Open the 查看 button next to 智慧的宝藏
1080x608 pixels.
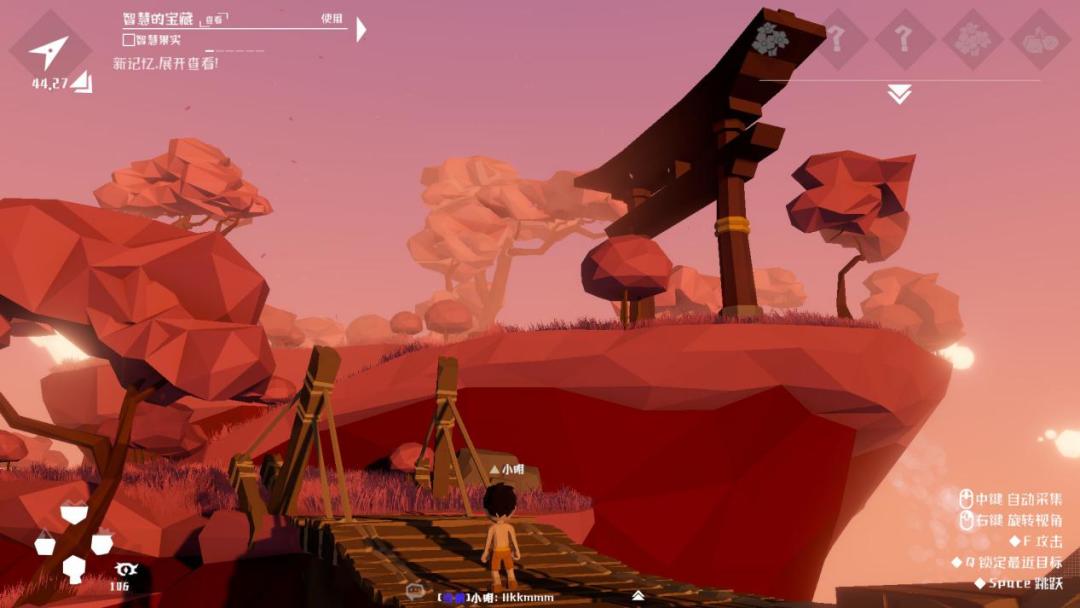pyautogui.click(x=214, y=20)
